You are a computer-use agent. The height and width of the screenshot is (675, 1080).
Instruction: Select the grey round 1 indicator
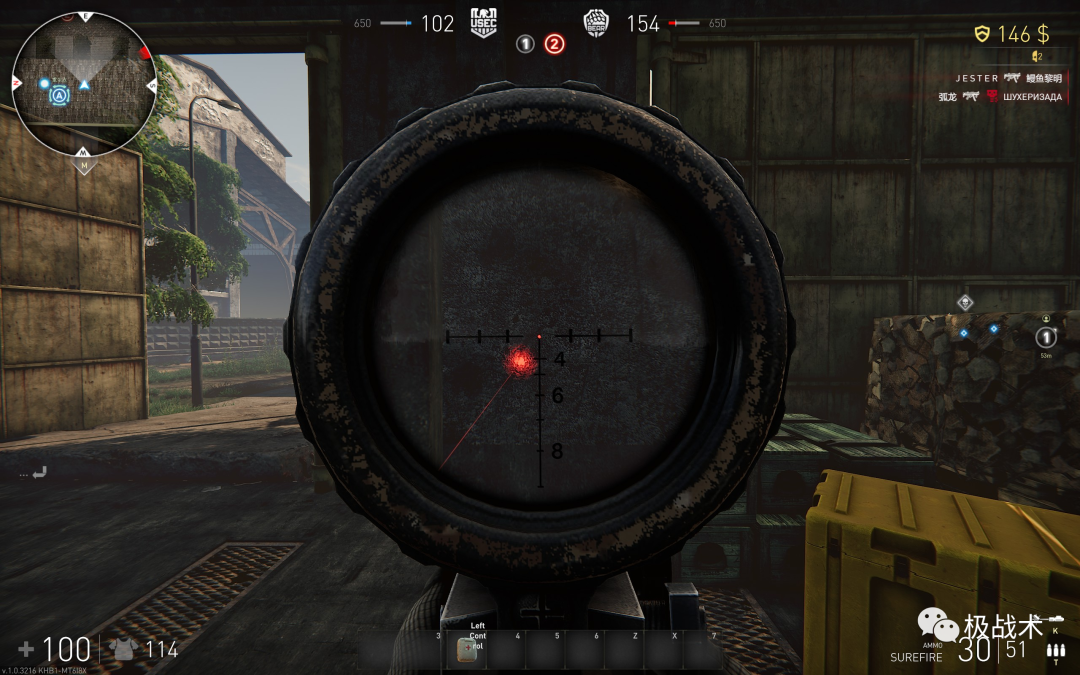pos(525,44)
